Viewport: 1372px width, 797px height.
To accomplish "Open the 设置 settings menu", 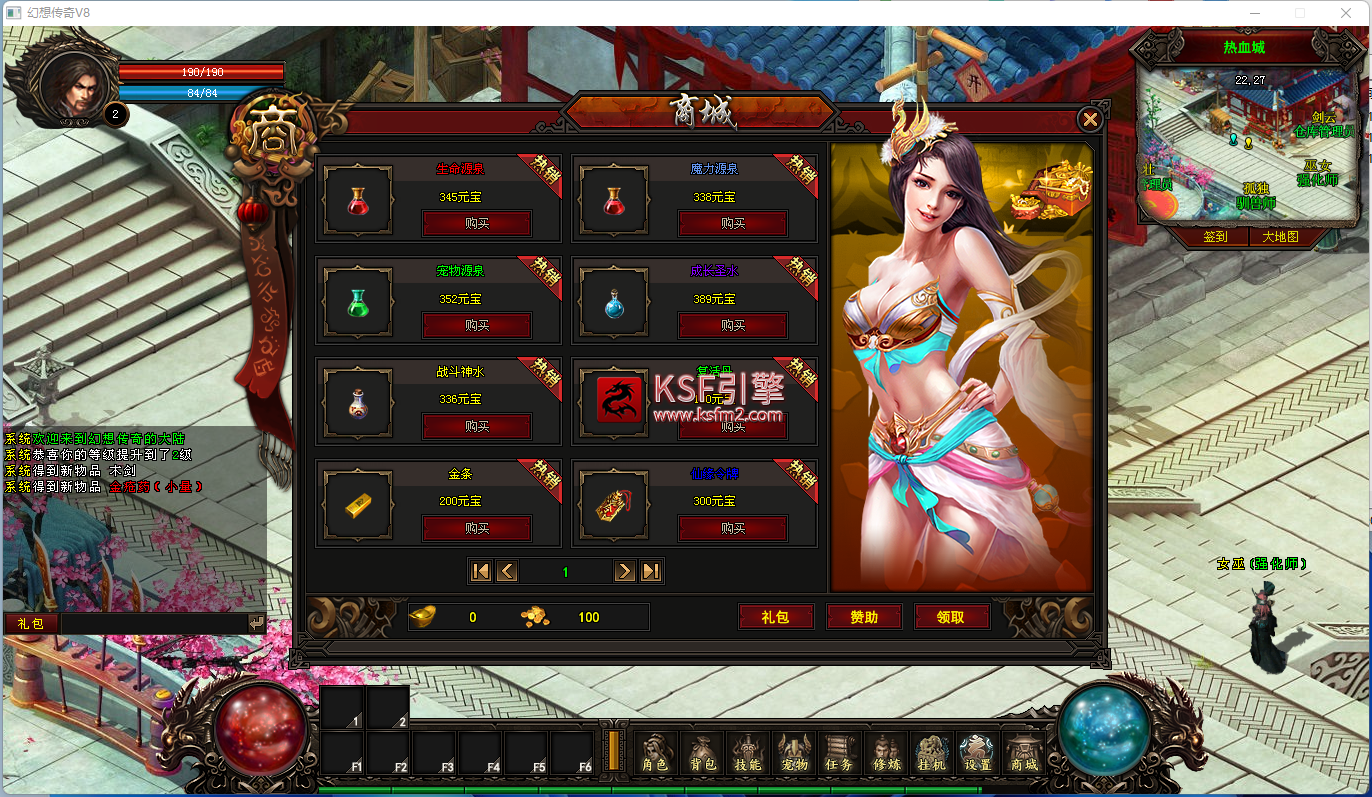I will (977, 753).
